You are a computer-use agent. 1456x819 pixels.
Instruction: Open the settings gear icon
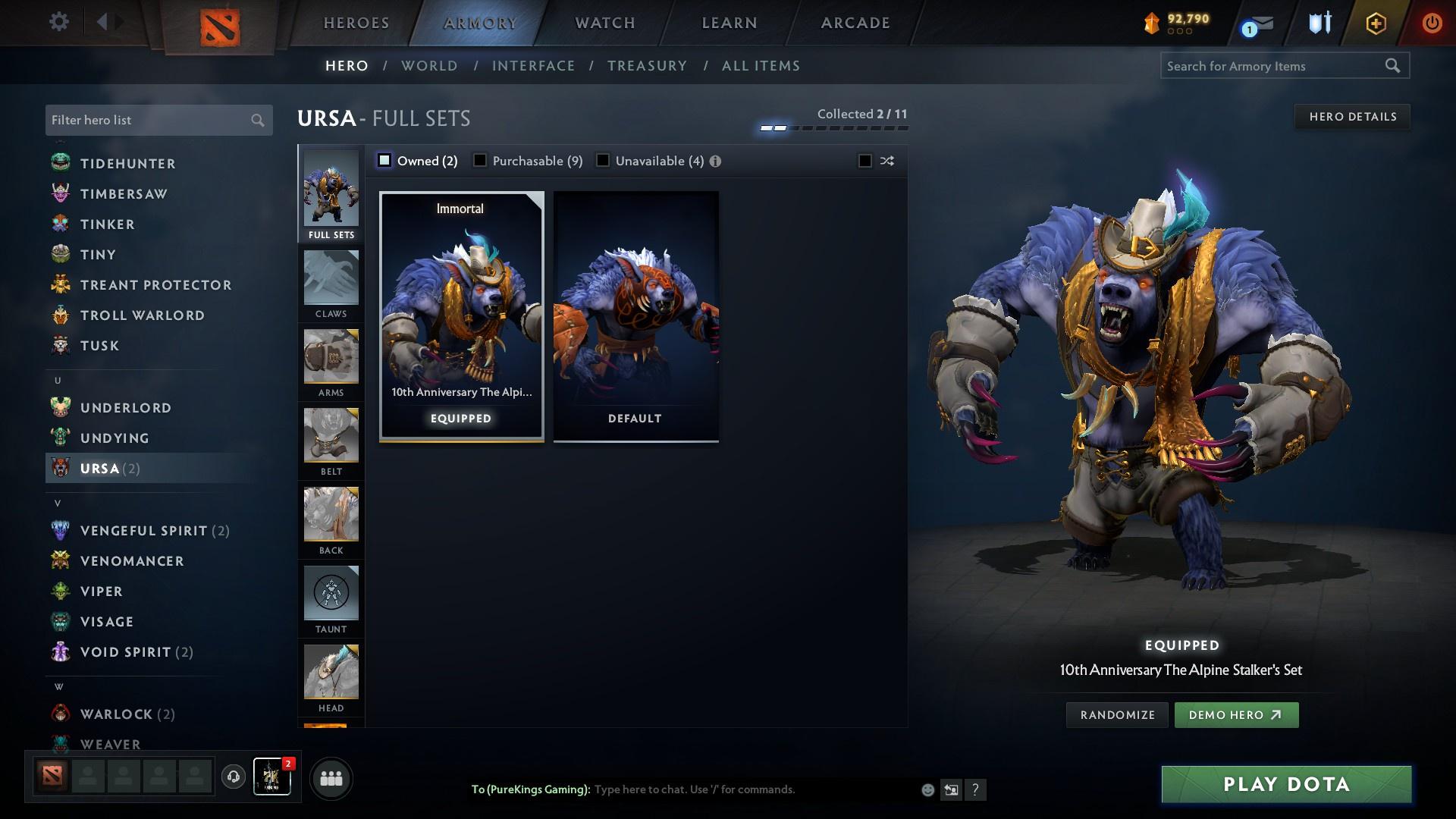pos(58,22)
